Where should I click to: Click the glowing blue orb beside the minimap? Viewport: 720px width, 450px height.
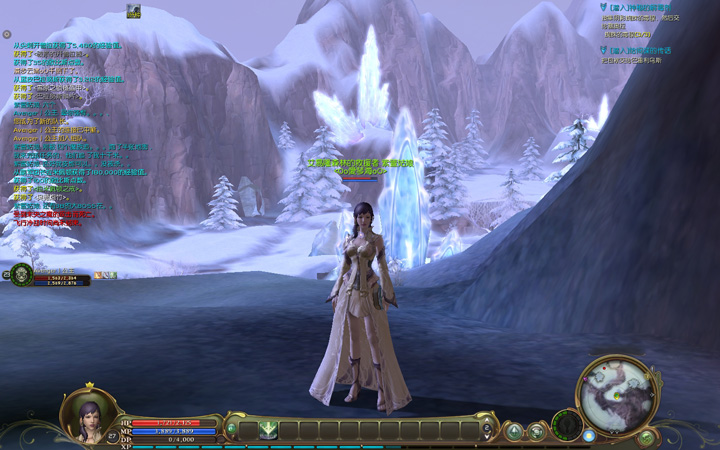[x=589, y=435]
